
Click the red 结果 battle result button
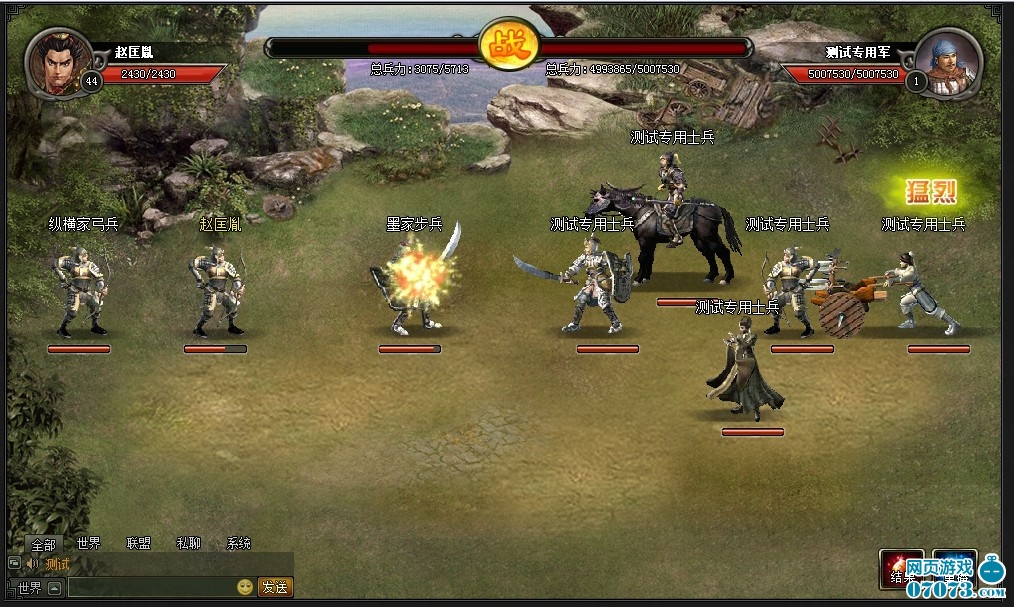click(x=901, y=569)
